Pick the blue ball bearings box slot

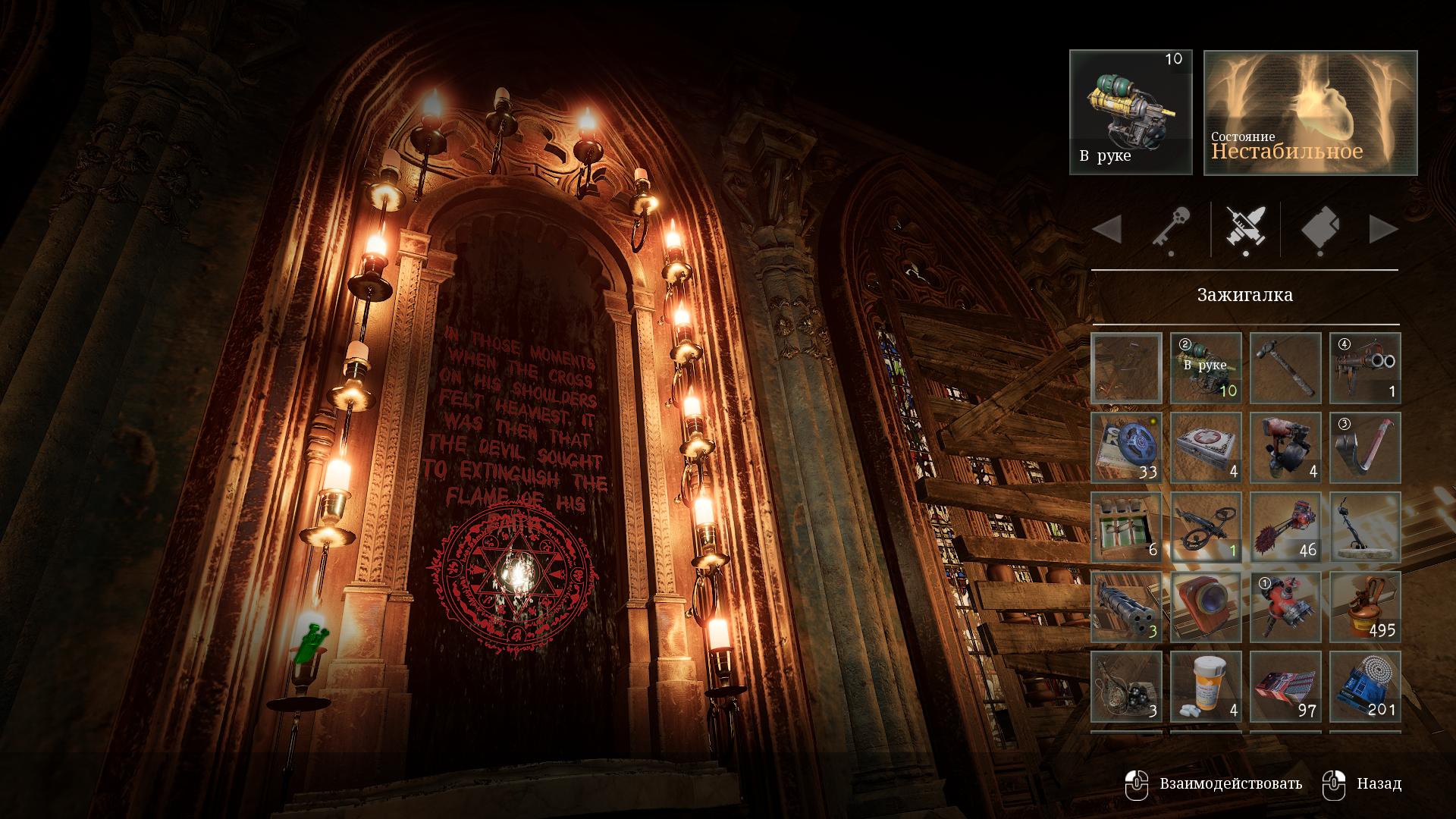click(x=1365, y=686)
